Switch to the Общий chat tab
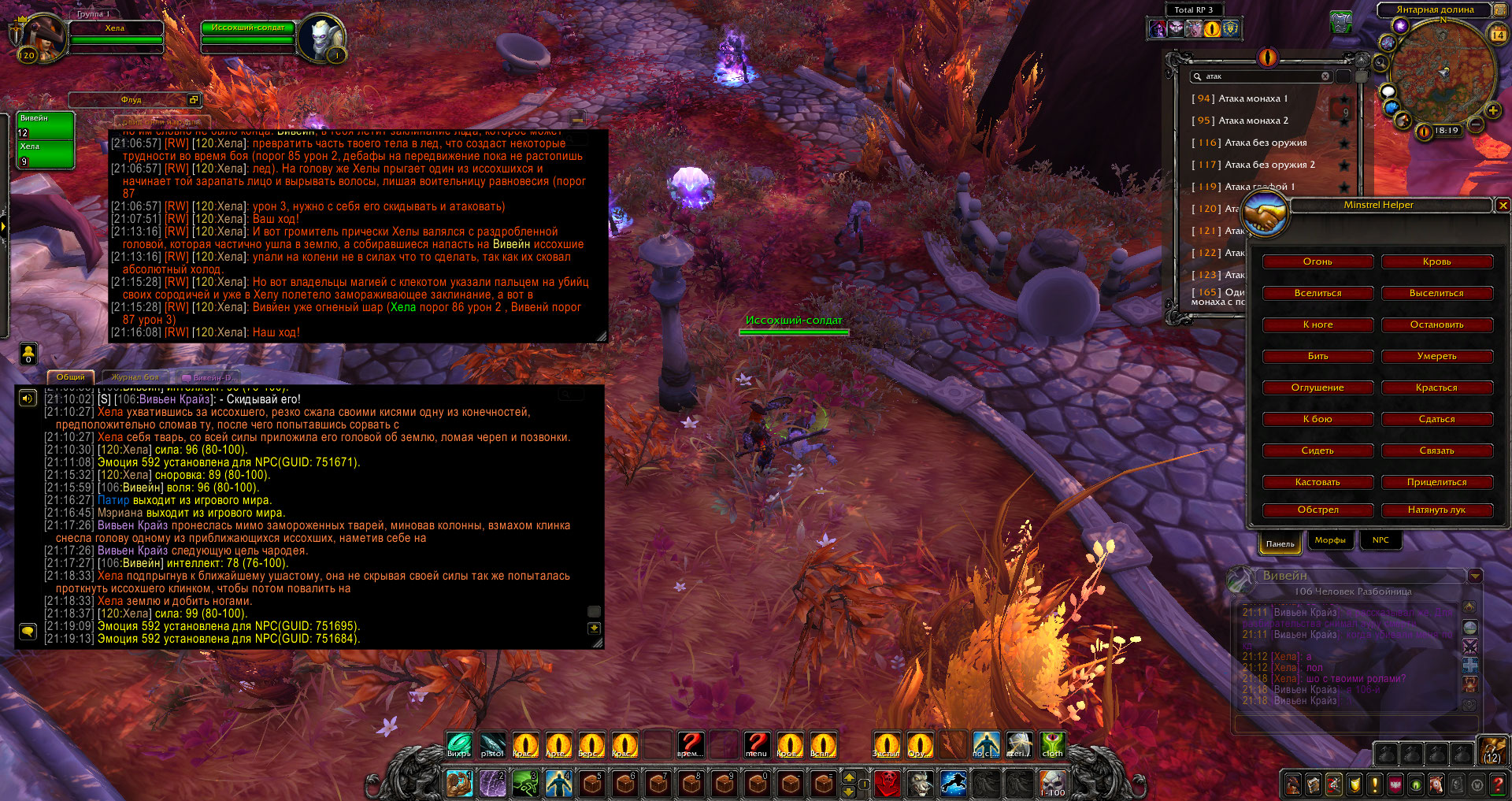The width and height of the screenshot is (1512, 801). (70, 377)
